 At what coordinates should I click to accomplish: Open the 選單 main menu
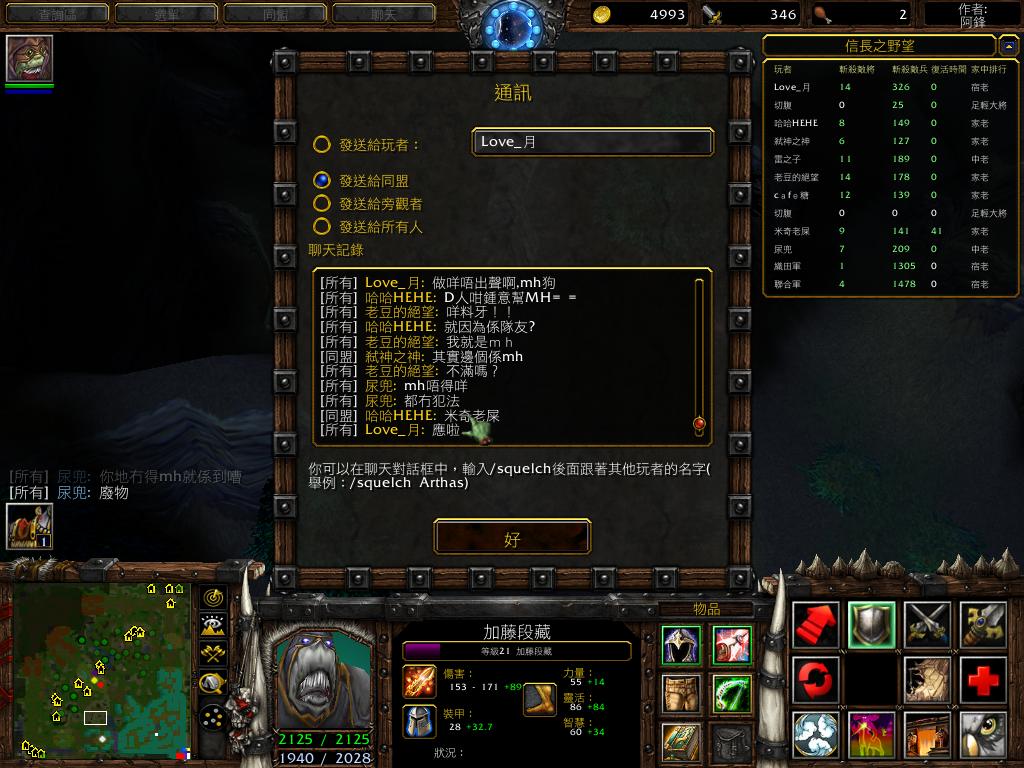[x=165, y=14]
